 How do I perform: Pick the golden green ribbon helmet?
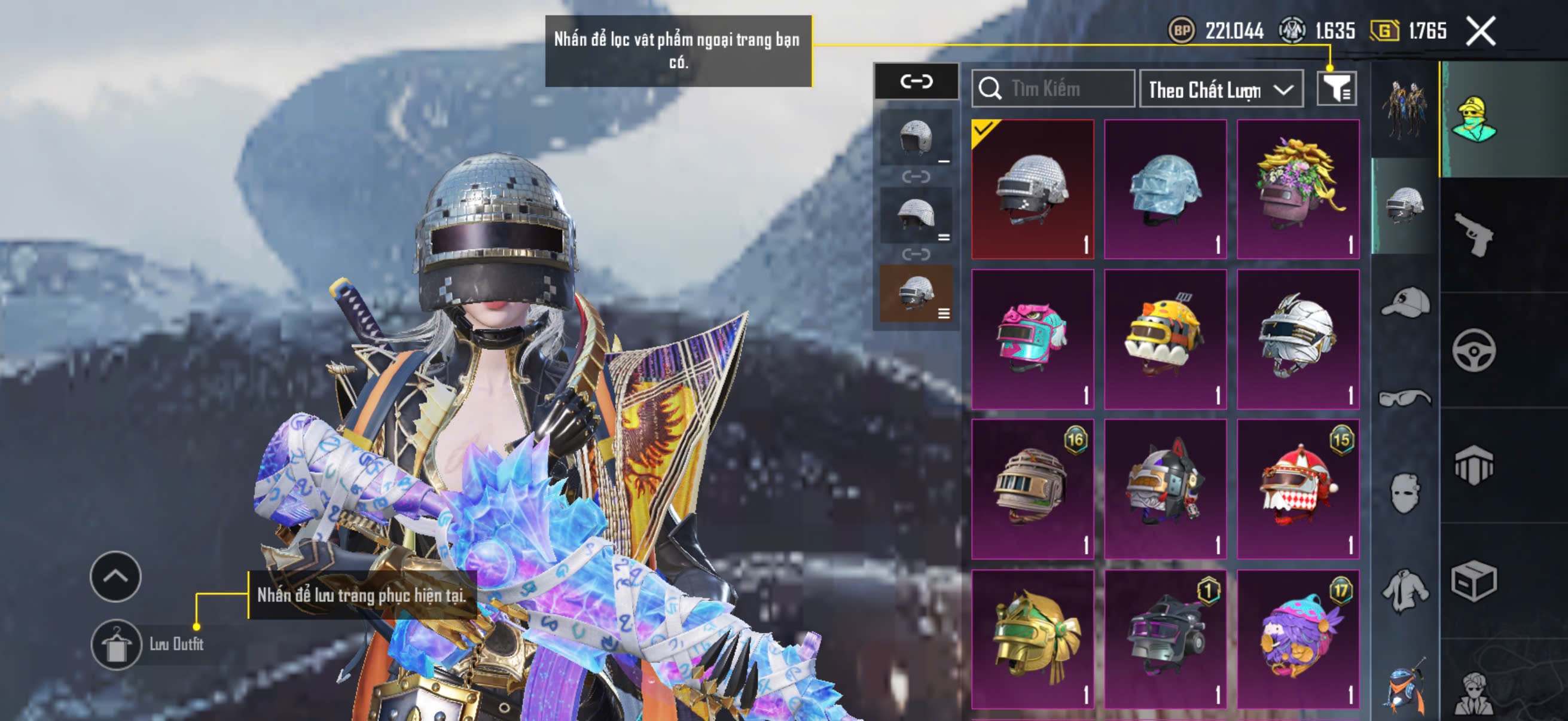coord(1032,639)
